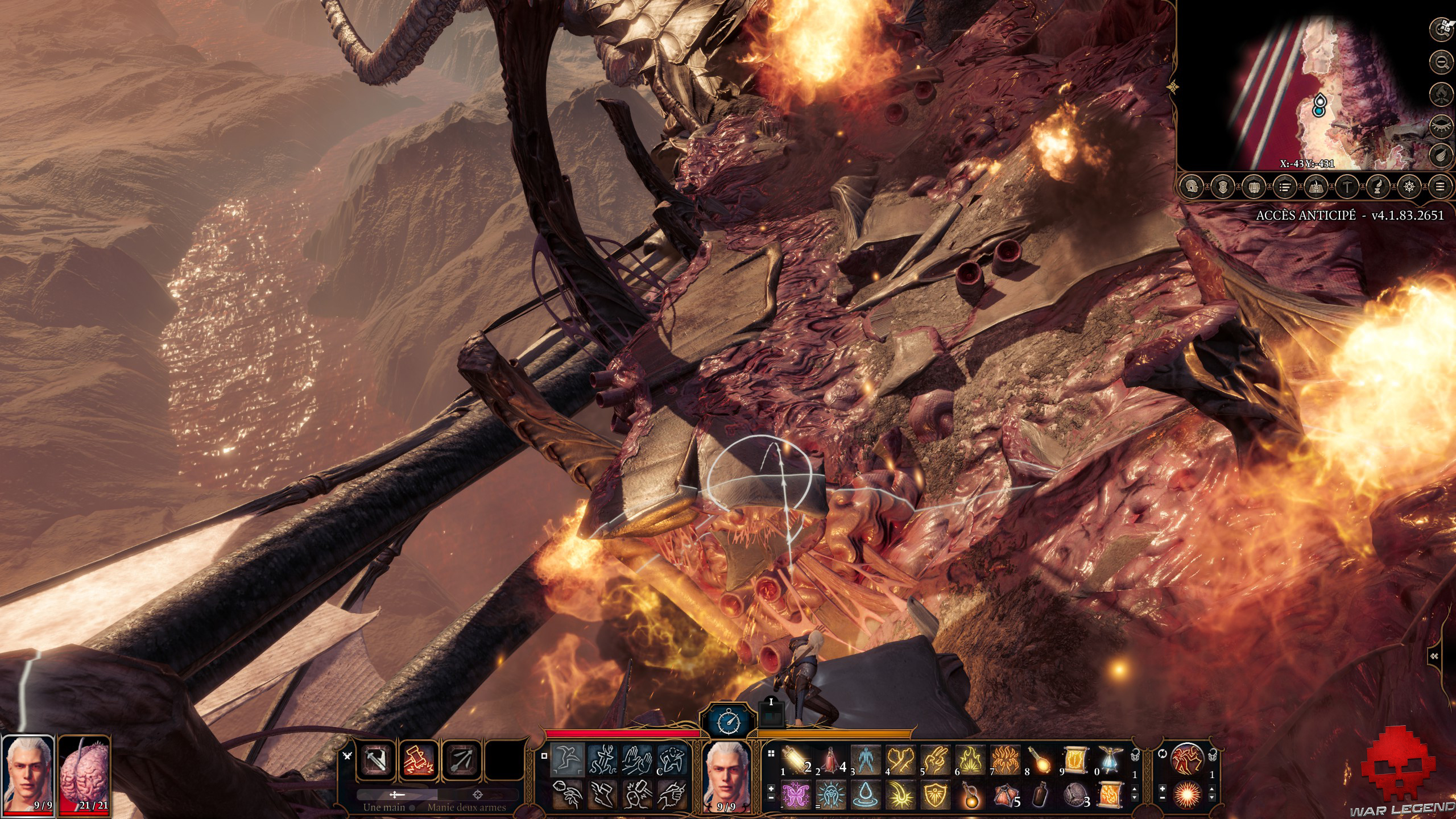Open the settings gear icon
This screenshot has width=1456, height=819.
click(x=1409, y=187)
